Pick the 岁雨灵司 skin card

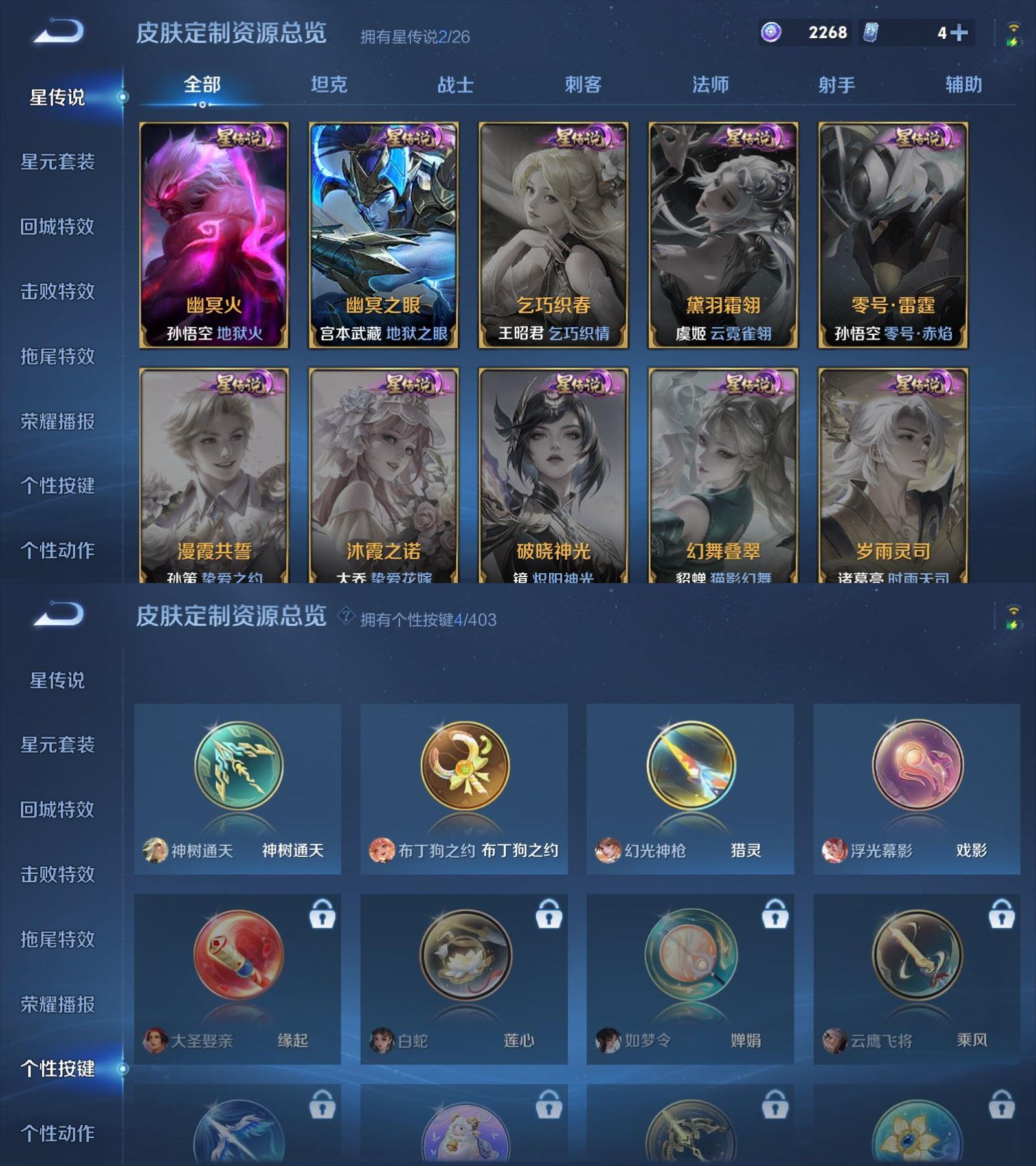(893, 476)
